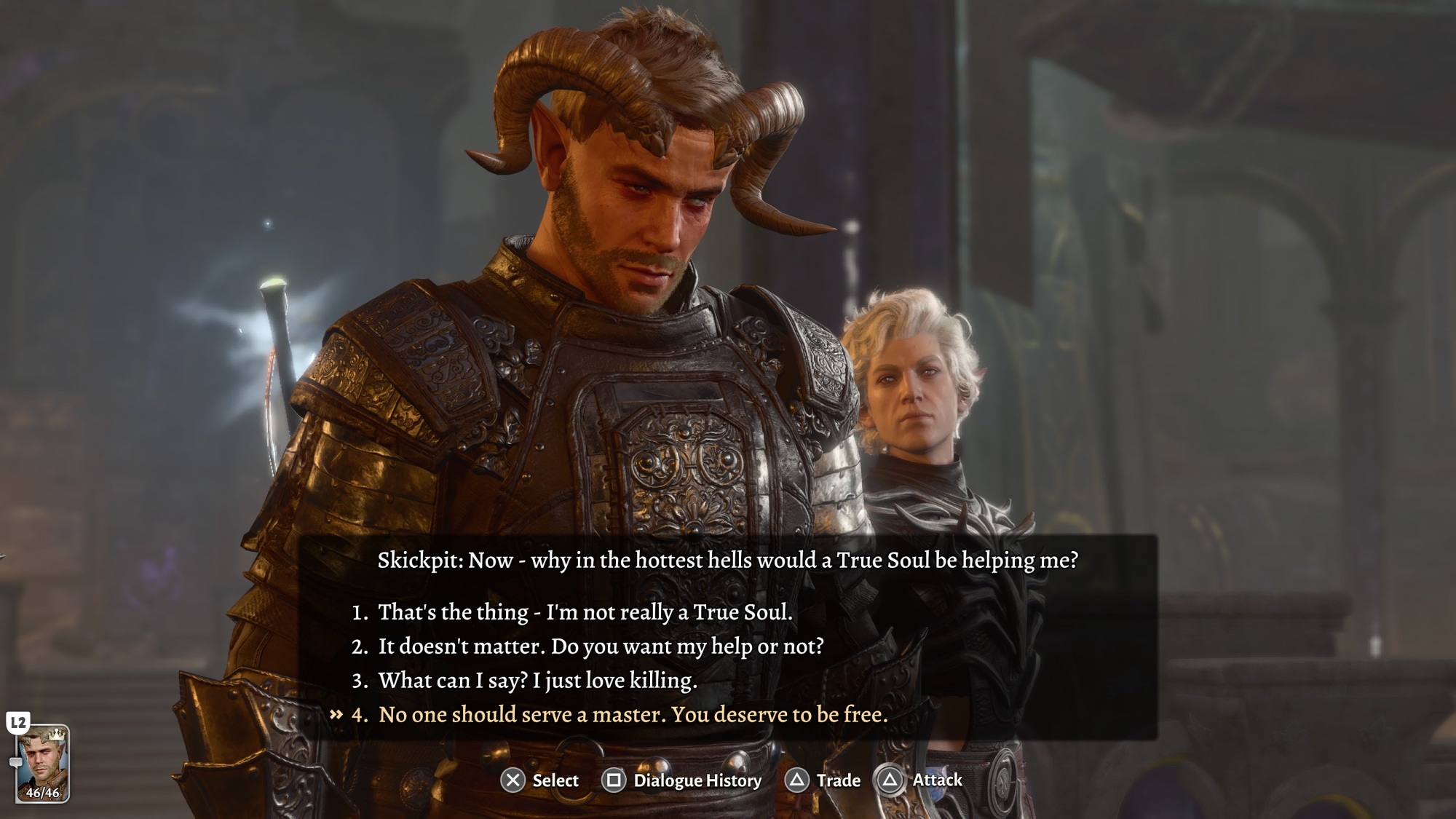Answer "You deserve to be free"

[633, 715]
